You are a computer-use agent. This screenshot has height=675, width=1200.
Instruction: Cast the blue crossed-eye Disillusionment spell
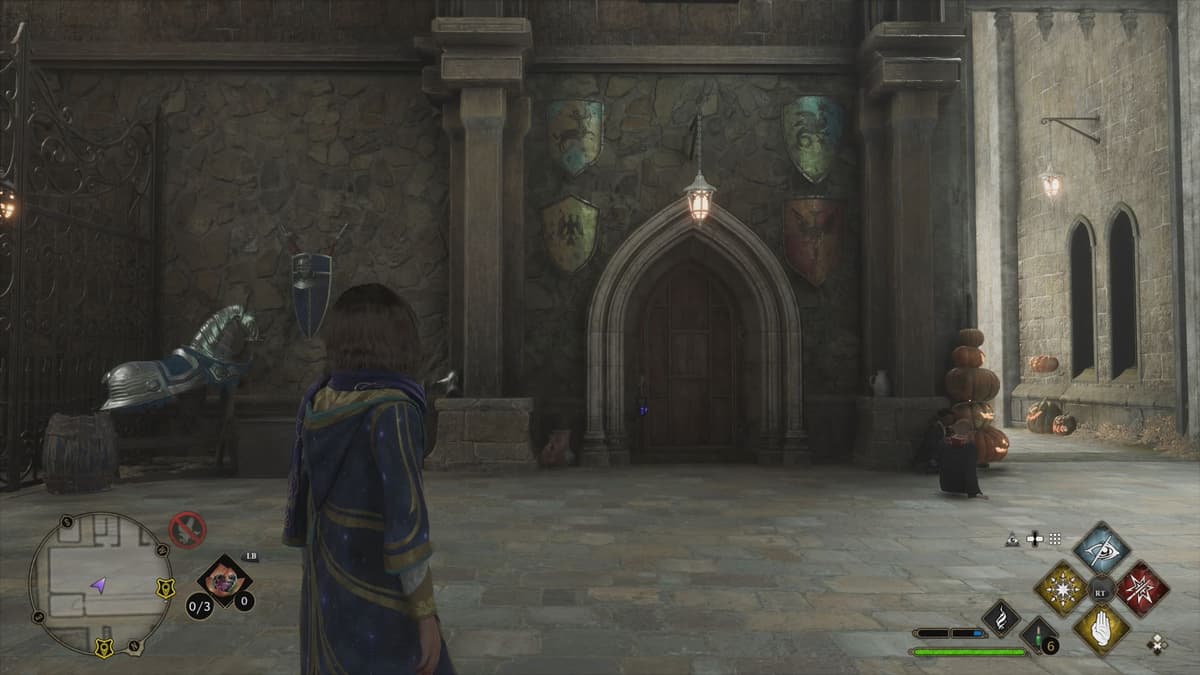point(1101,549)
